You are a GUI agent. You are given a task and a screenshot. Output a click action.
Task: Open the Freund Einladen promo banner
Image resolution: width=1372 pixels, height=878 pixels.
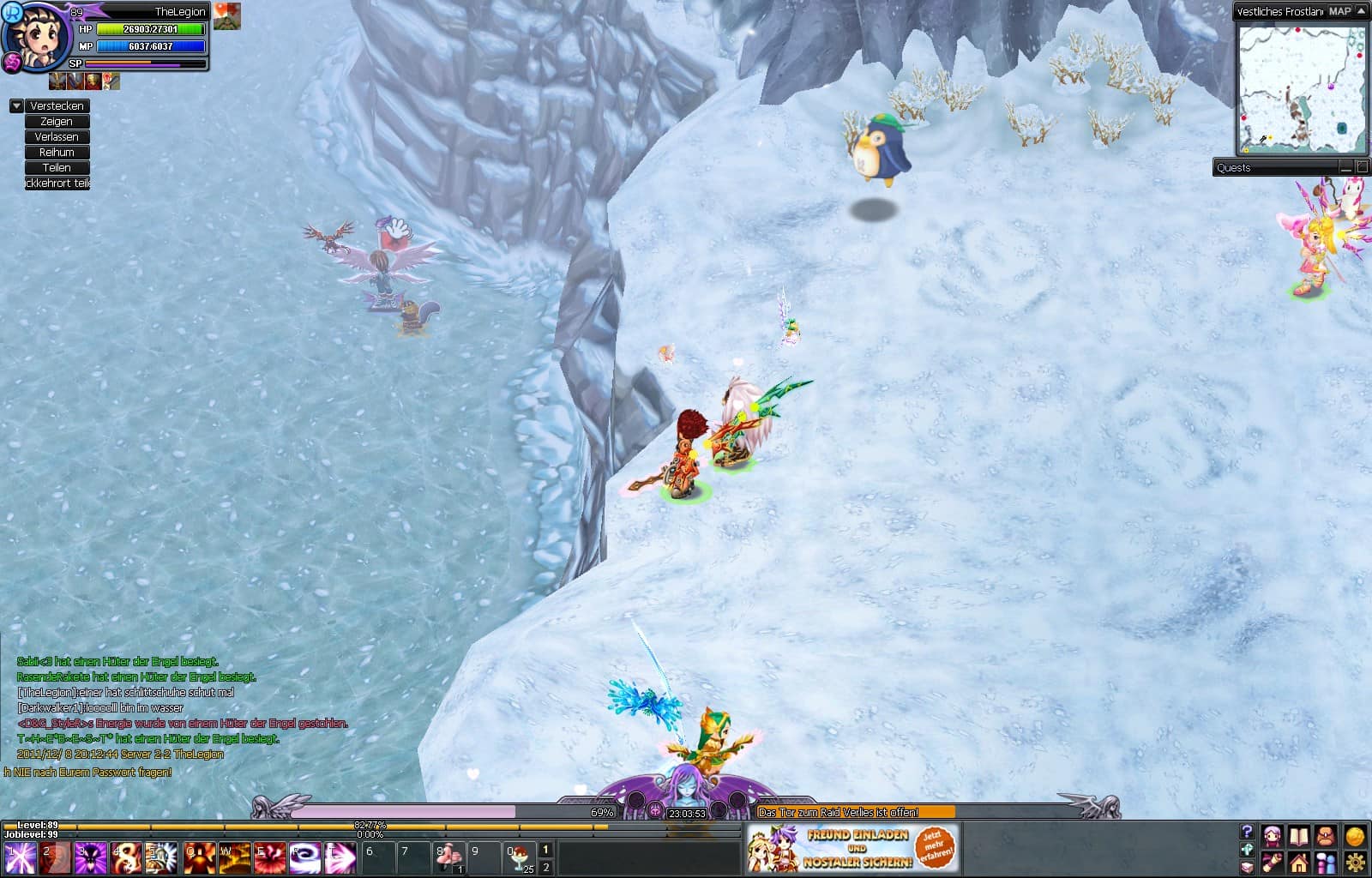(851, 847)
